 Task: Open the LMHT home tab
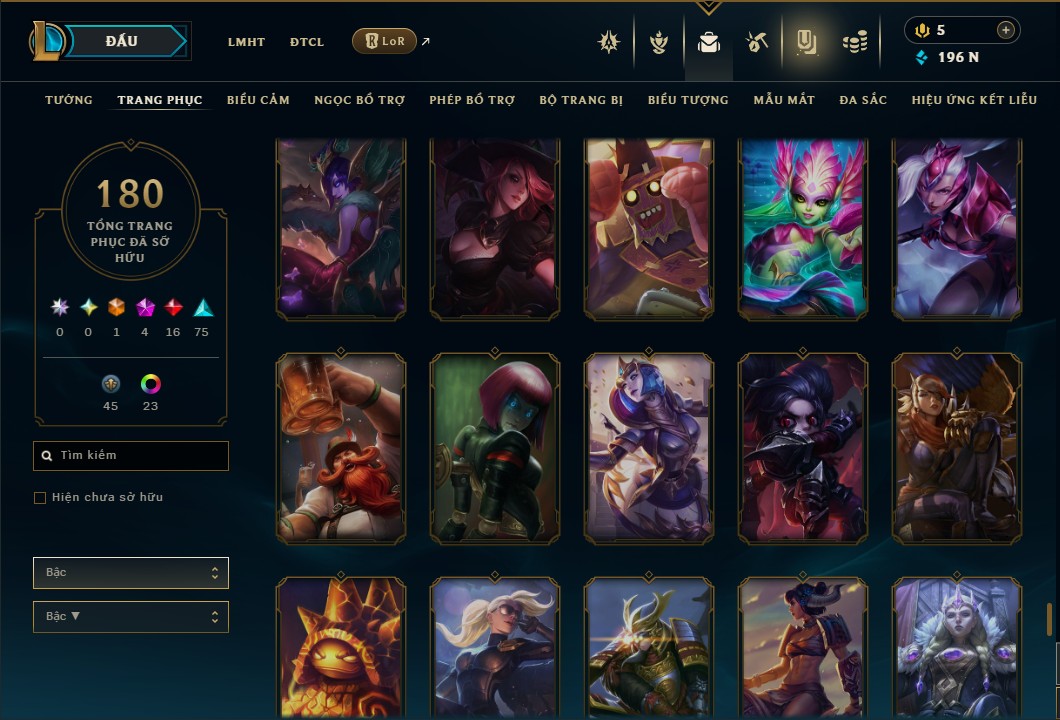click(x=246, y=42)
